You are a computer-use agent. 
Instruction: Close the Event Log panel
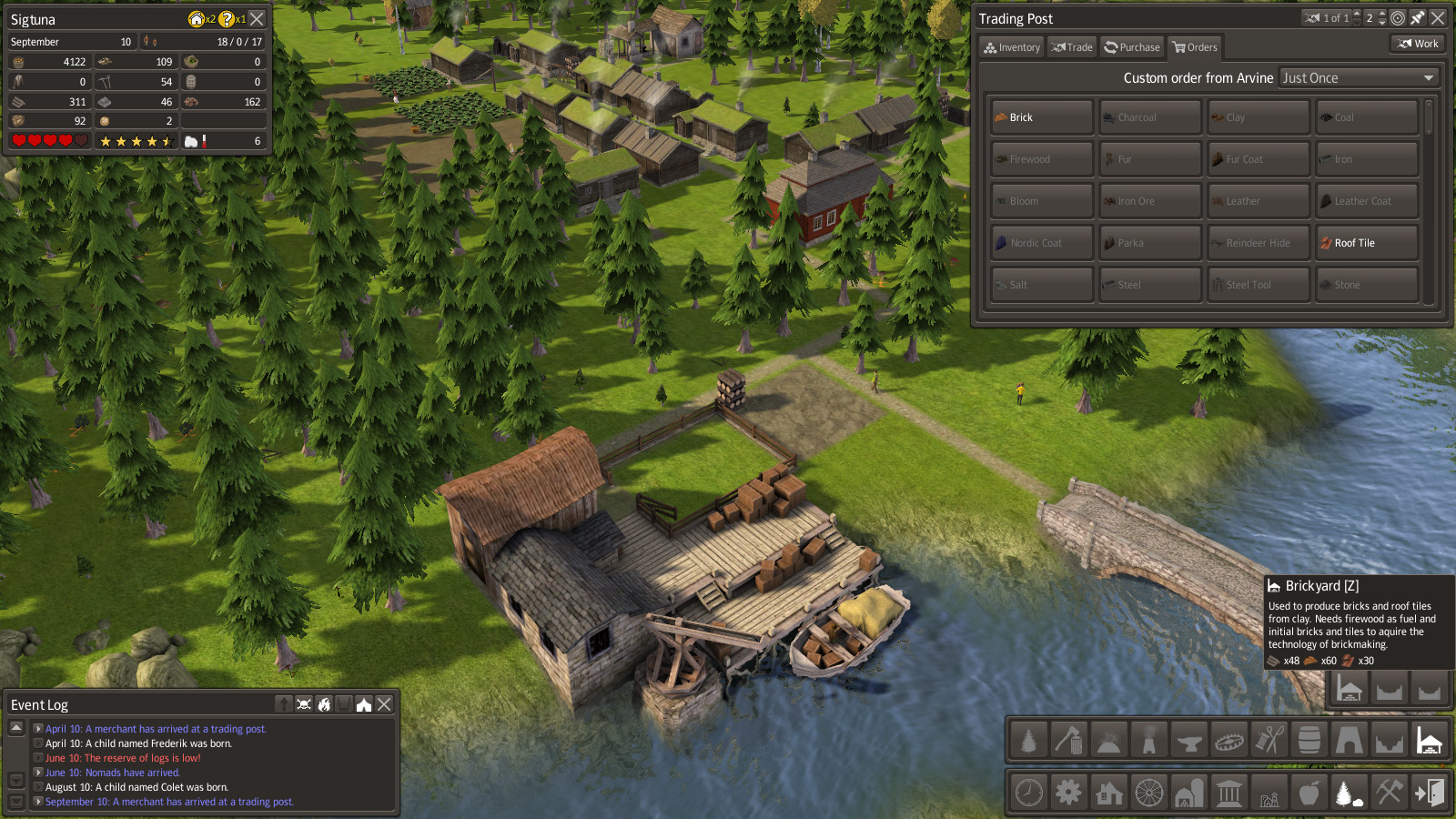(x=385, y=704)
